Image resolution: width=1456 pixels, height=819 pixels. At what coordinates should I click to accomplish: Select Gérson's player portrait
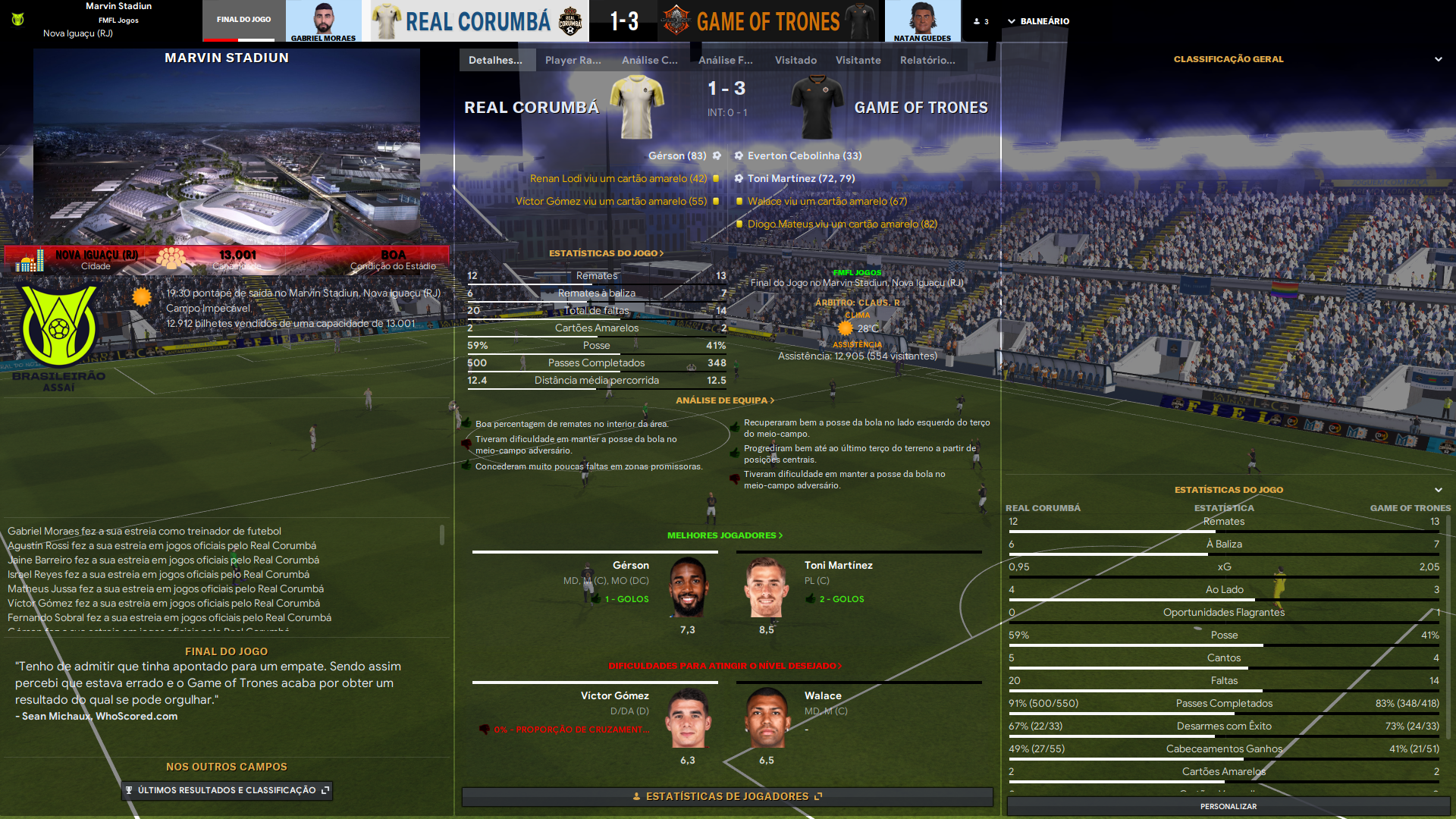pos(688,588)
